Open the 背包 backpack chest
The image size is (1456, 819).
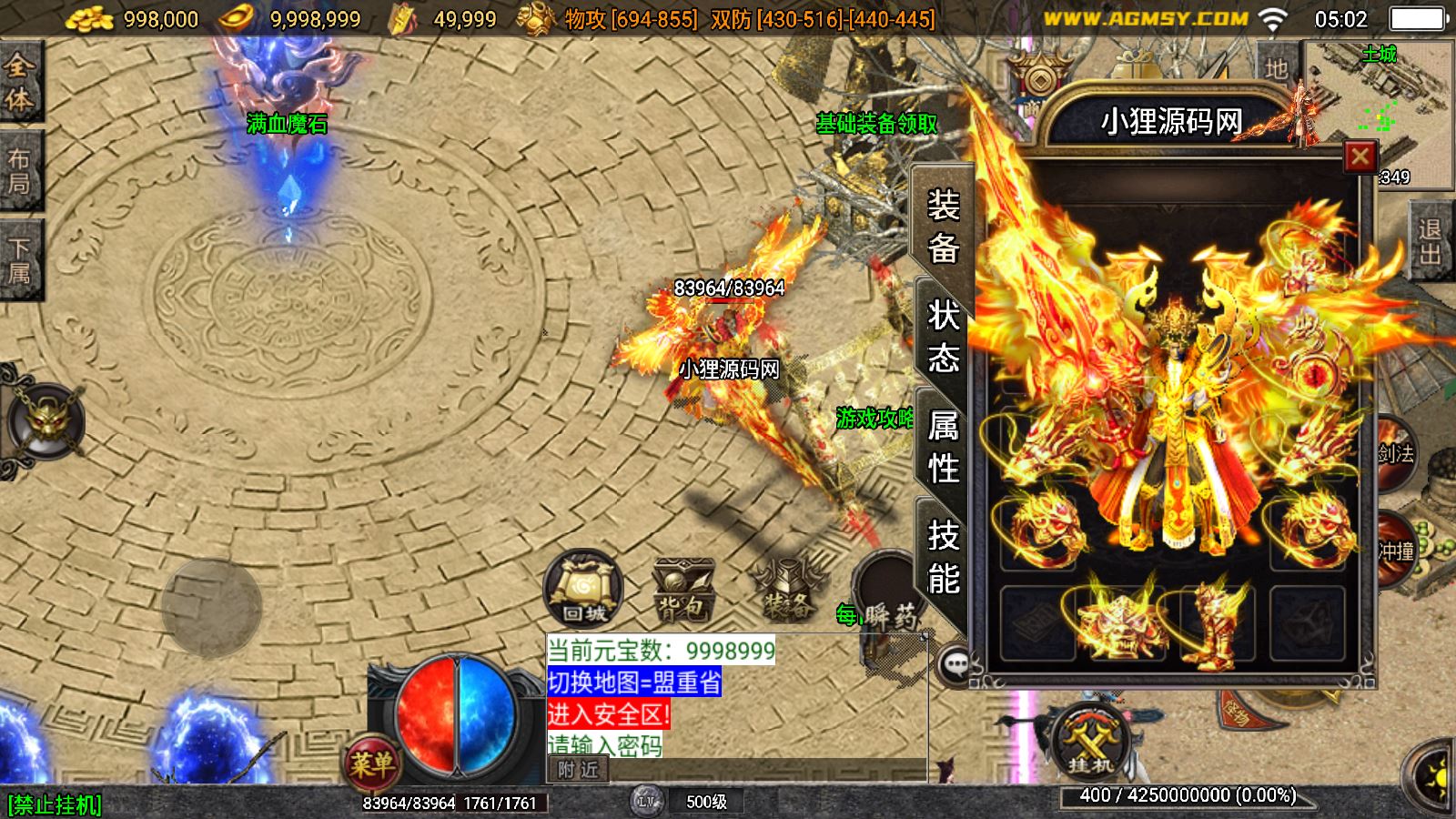pos(683,590)
